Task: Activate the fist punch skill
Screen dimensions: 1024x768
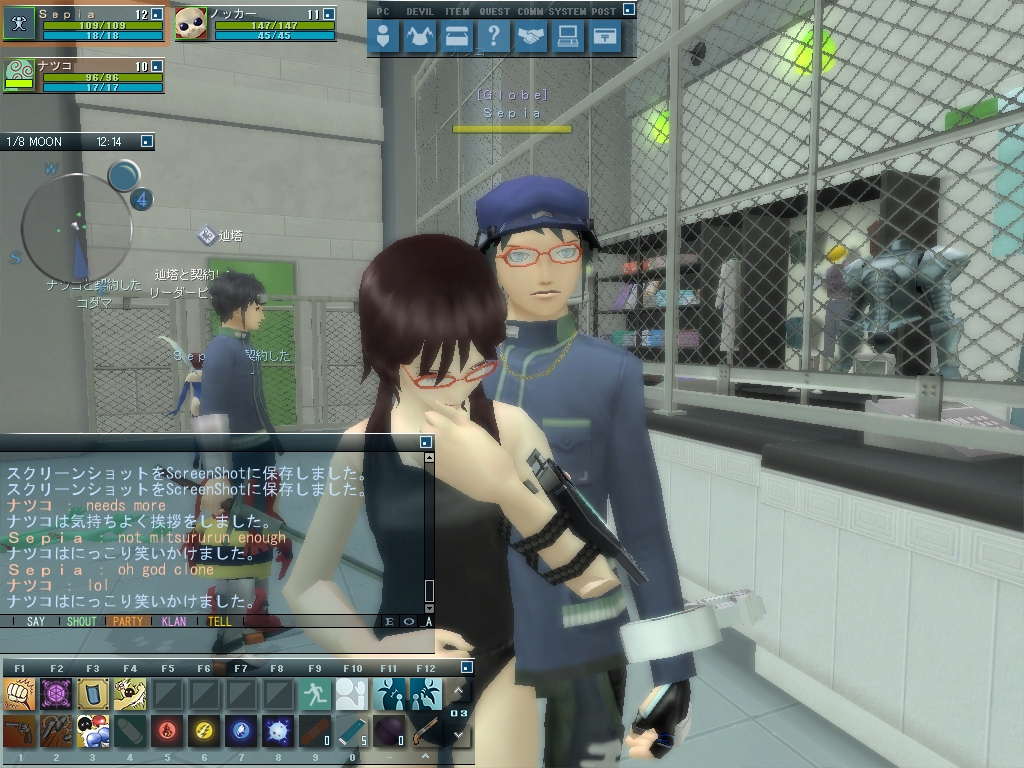Action: click(19, 693)
